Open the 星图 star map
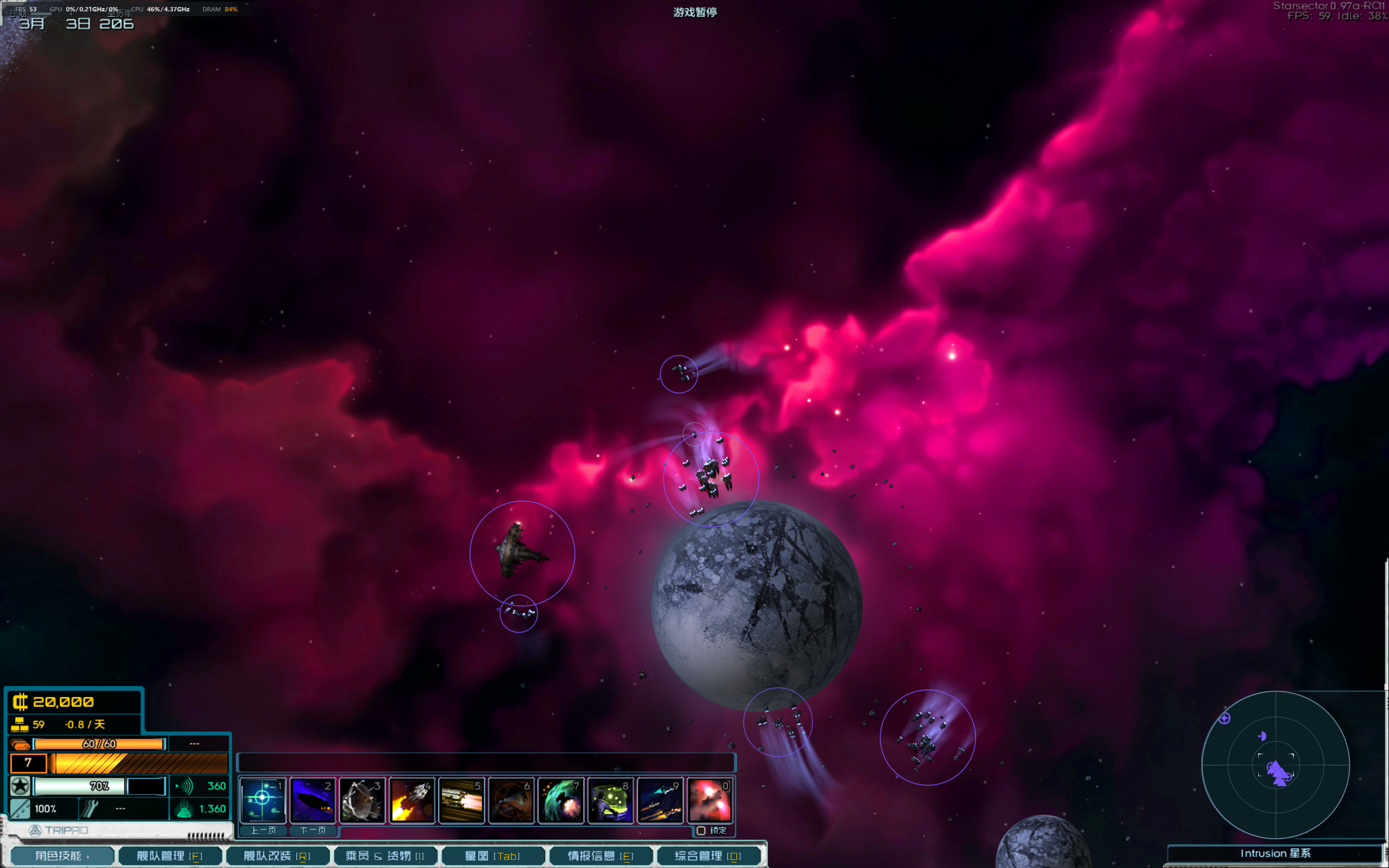Image resolution: width=1389 pixels, height=868 pixels. [492, 856]
